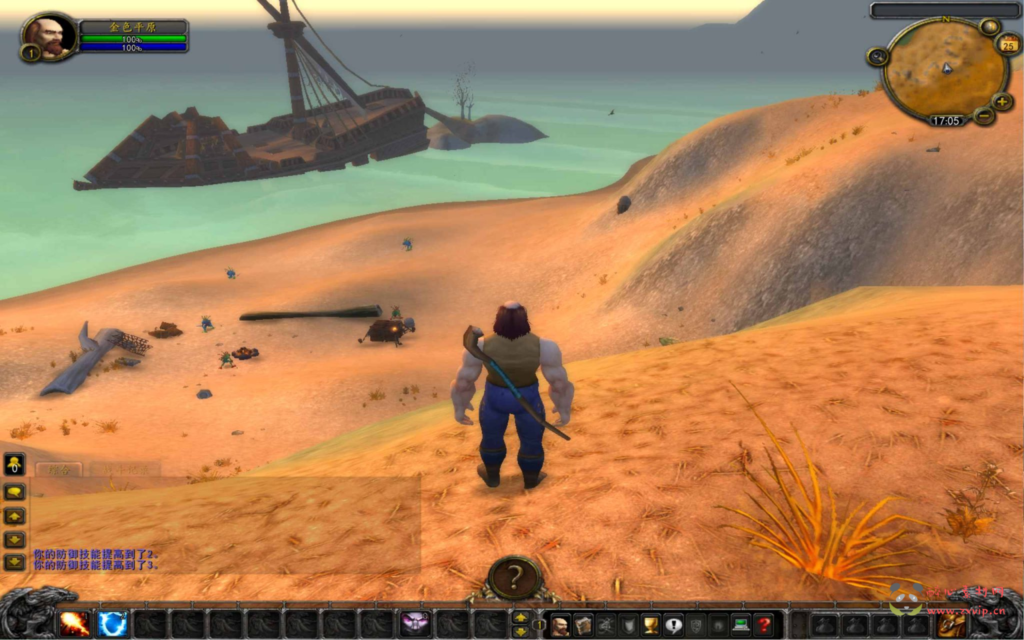Toggle the minimap tracking magnifier button

(878, 57)
